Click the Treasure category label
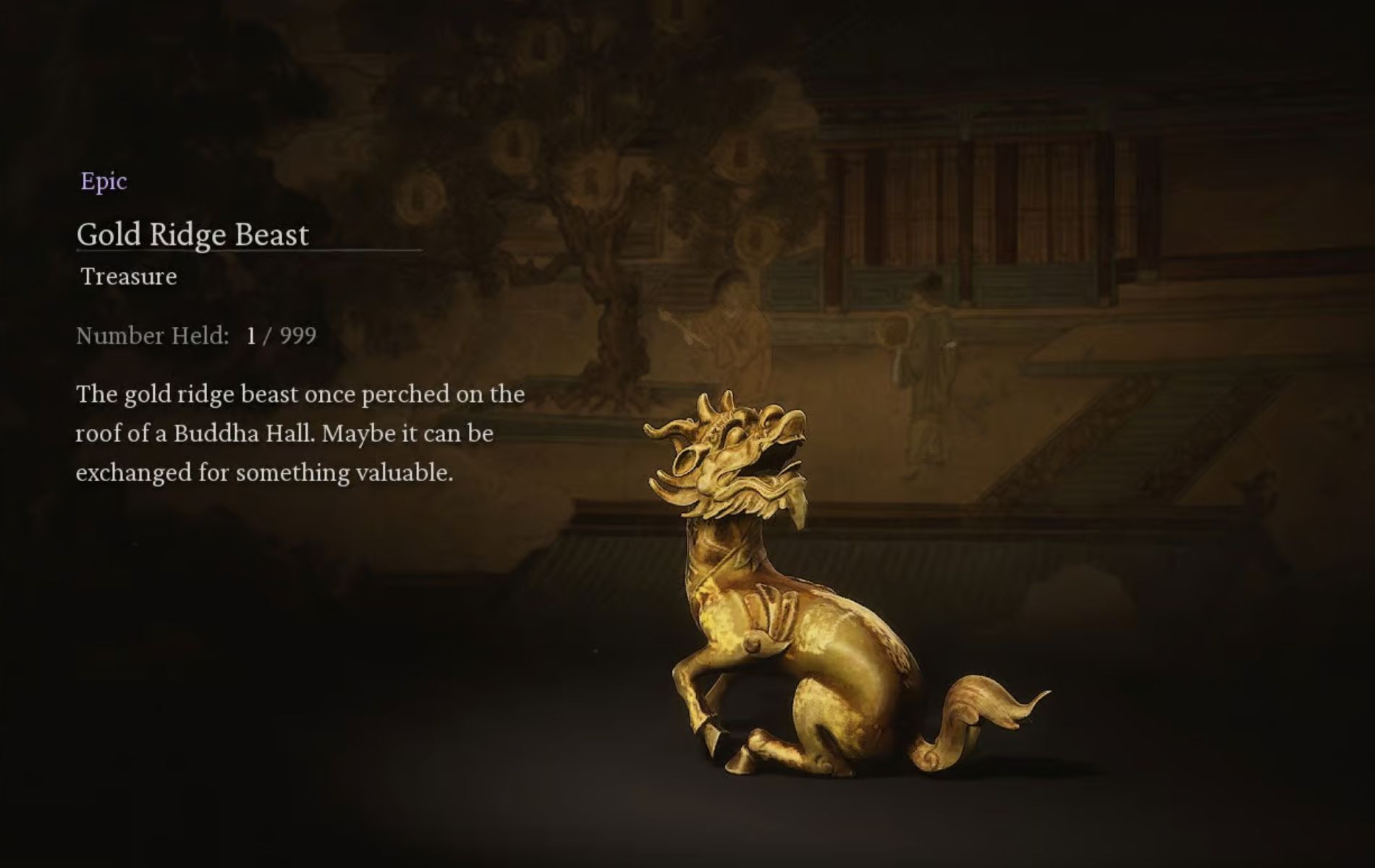This screenshot has width=1375, height=868. coord(127,276)
